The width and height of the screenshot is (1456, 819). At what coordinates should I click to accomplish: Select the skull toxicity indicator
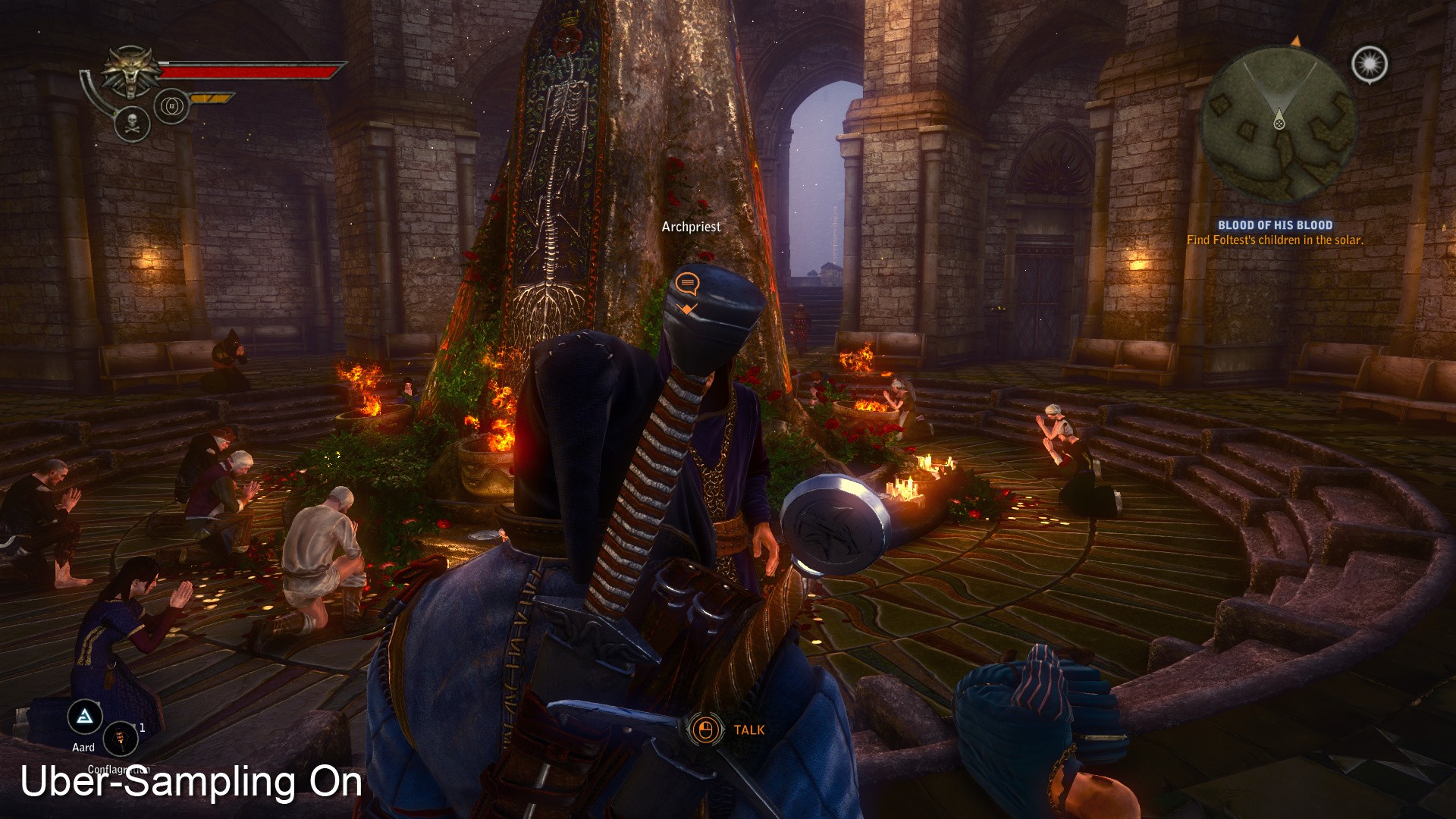coord(132,123)
